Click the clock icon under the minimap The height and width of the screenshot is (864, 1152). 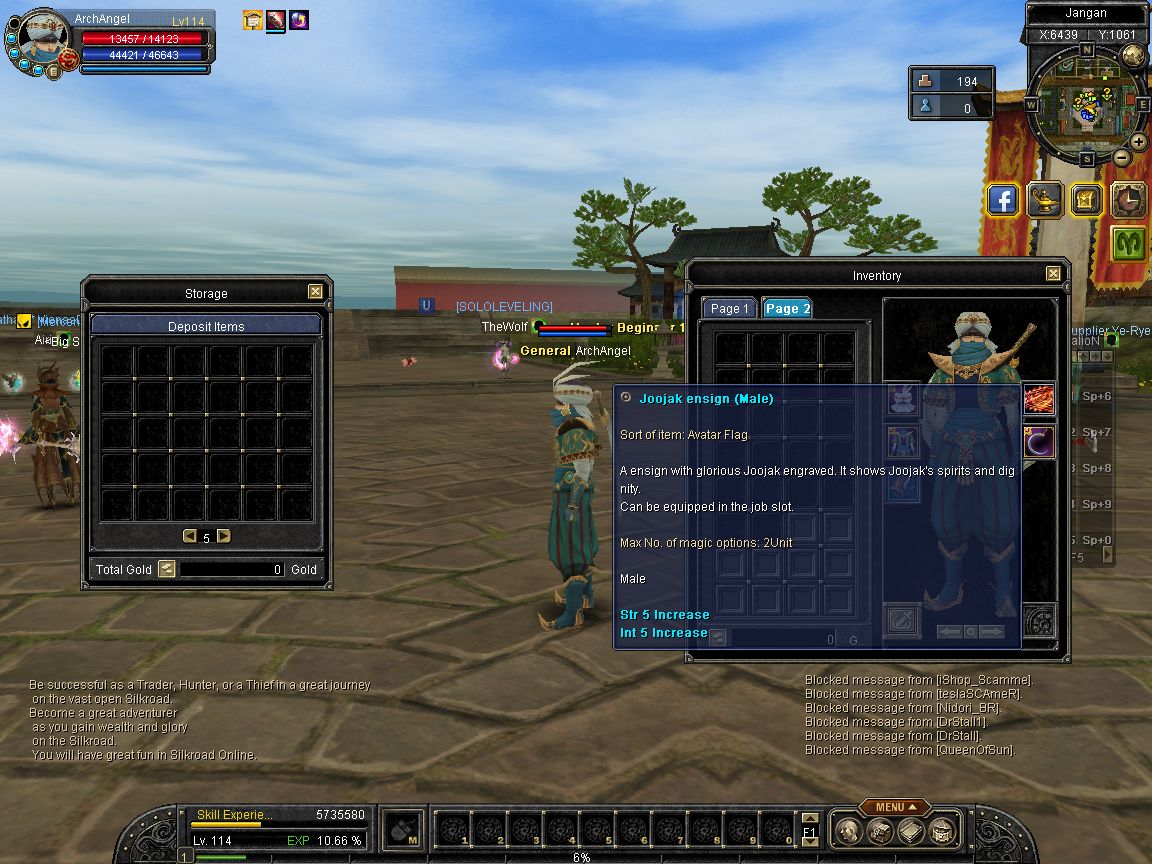pos(1129,200)
